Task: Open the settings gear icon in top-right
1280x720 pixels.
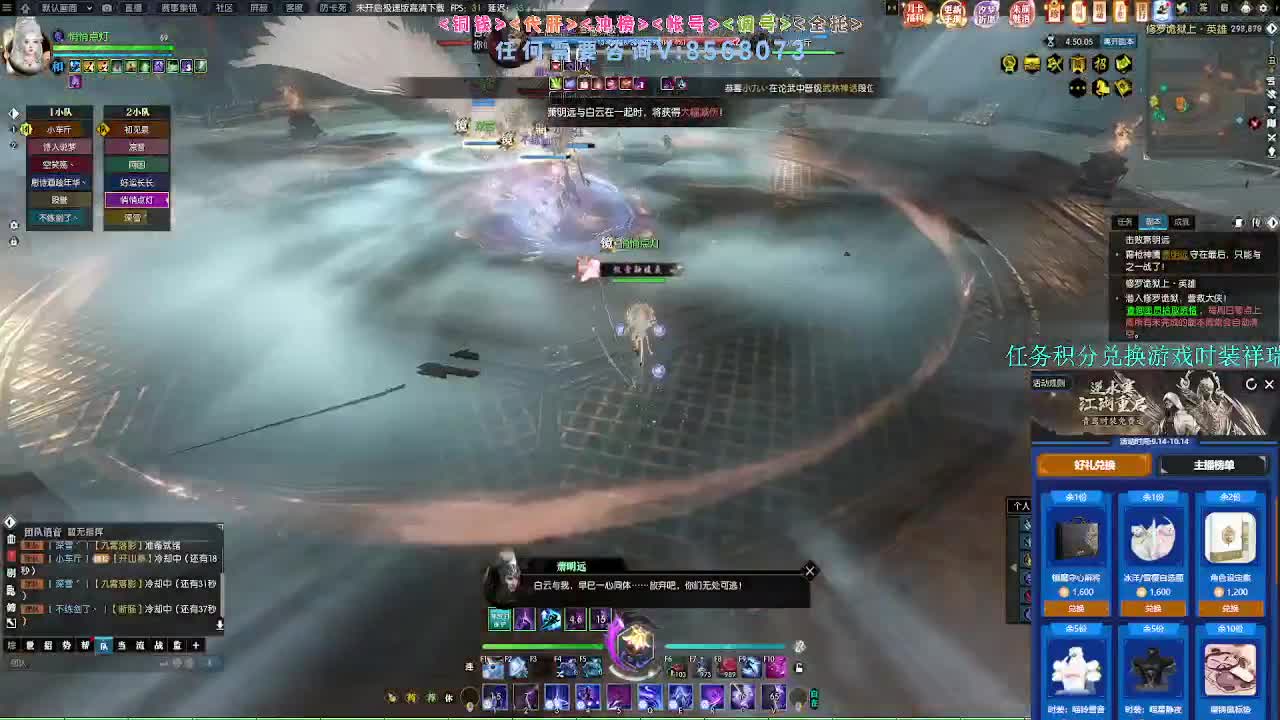Action: click(1262, 8)
